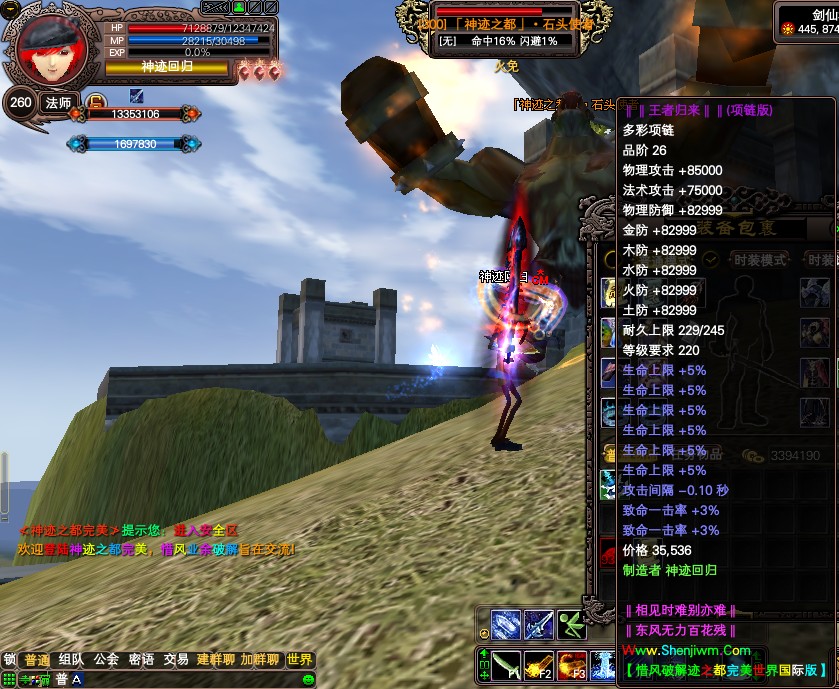Activate the F3 fire swirl skill
Image resolution: width=839 pixels, height=689 pixels.
tap(572, 665)
